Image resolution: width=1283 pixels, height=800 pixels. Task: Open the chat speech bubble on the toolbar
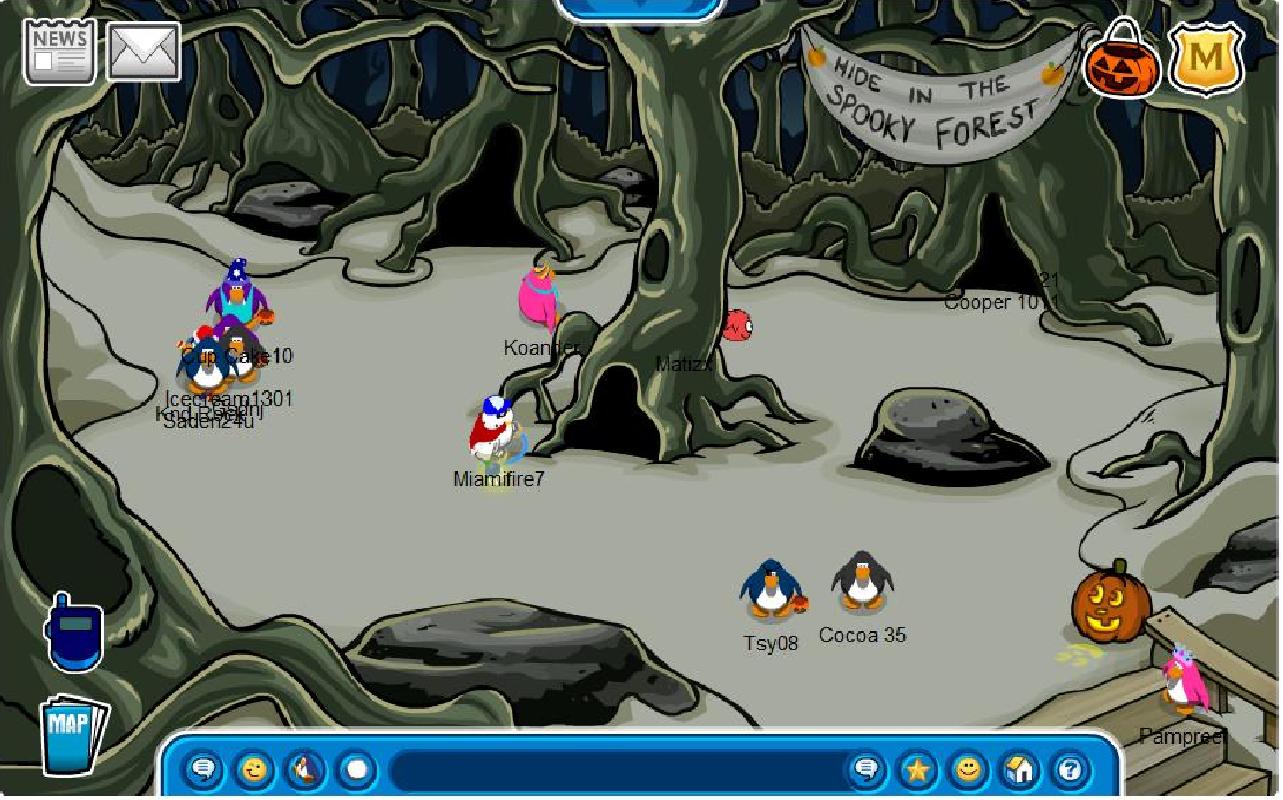(203, 770)
